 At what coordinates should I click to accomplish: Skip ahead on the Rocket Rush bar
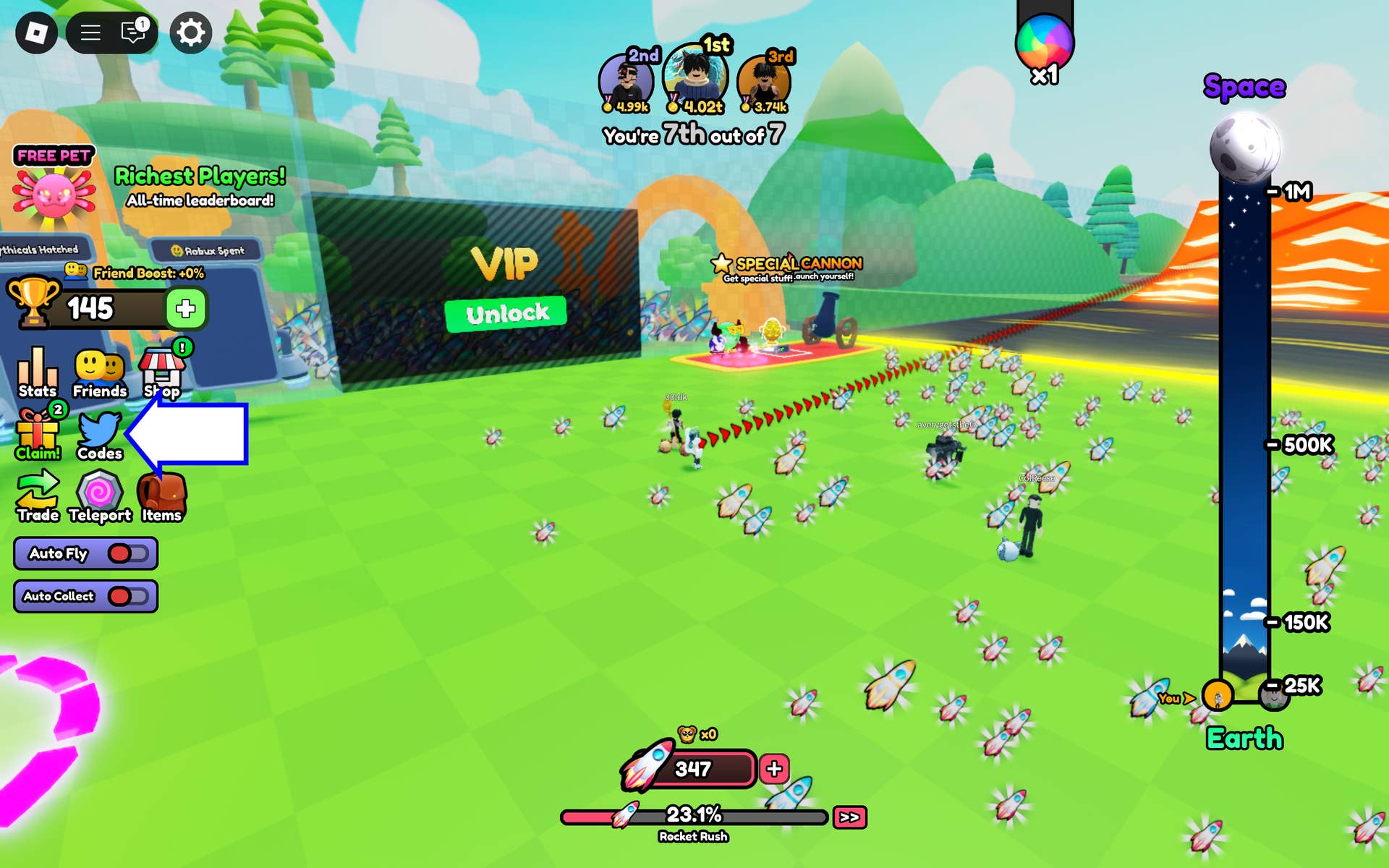click(x=849, y=817)
